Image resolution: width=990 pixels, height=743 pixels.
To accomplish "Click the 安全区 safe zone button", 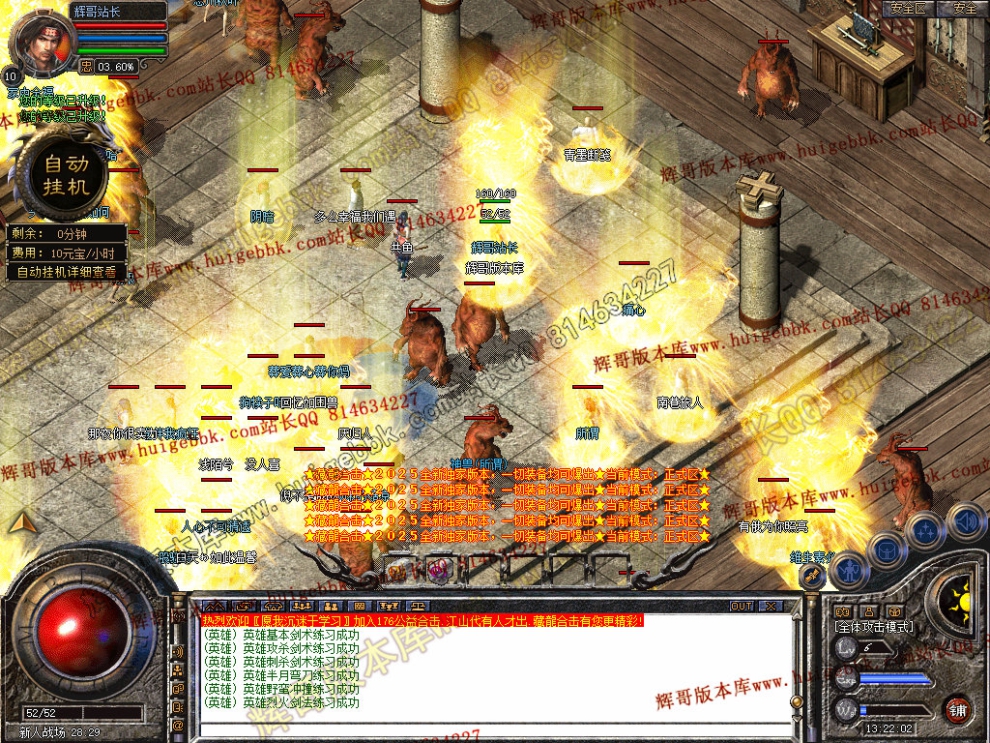I will [908, 8].
